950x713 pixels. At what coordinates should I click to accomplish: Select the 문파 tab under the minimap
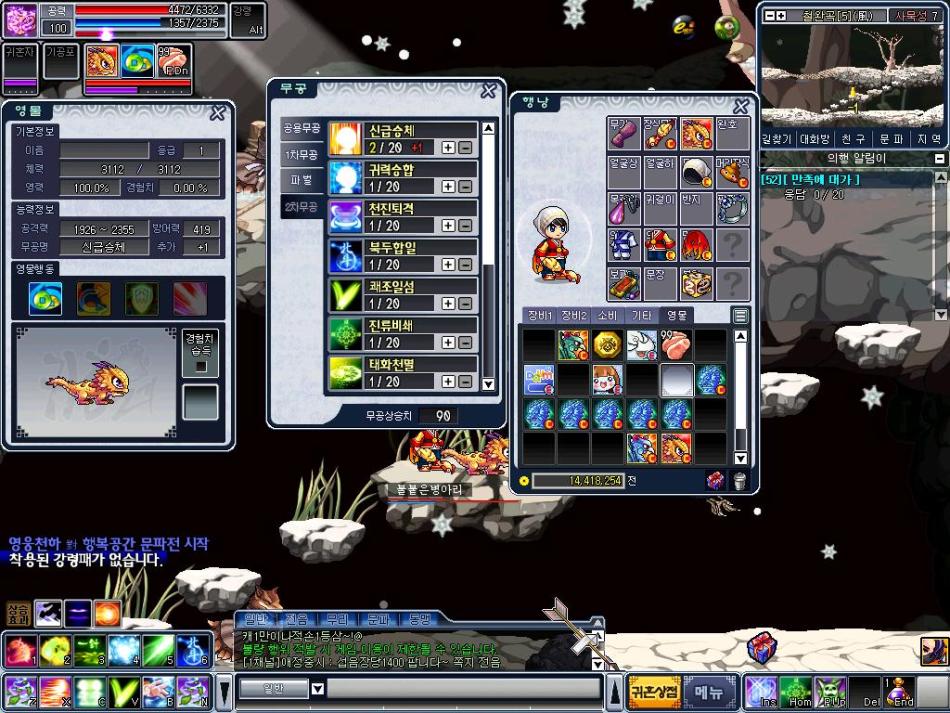[889, 139]
